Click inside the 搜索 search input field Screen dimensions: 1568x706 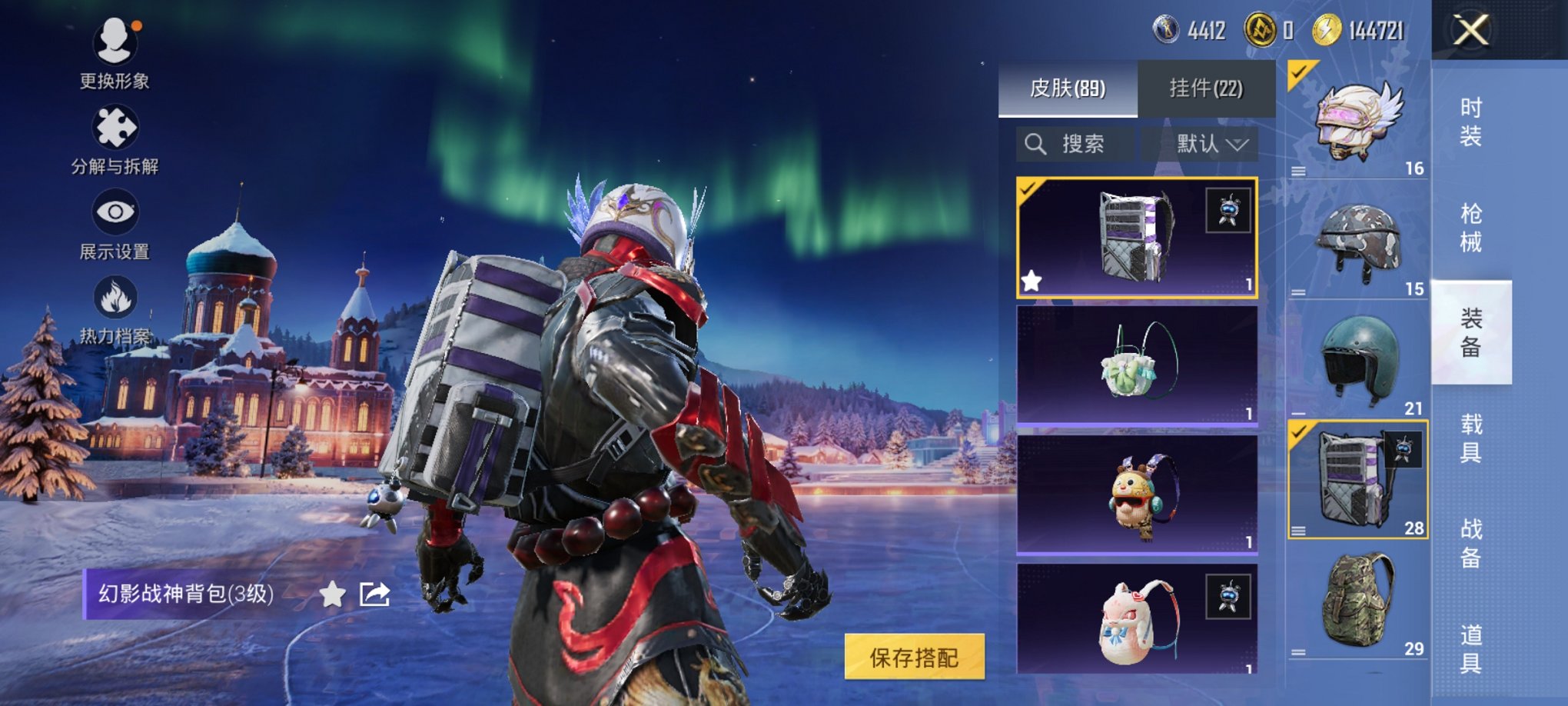(x=1084, y=143)
